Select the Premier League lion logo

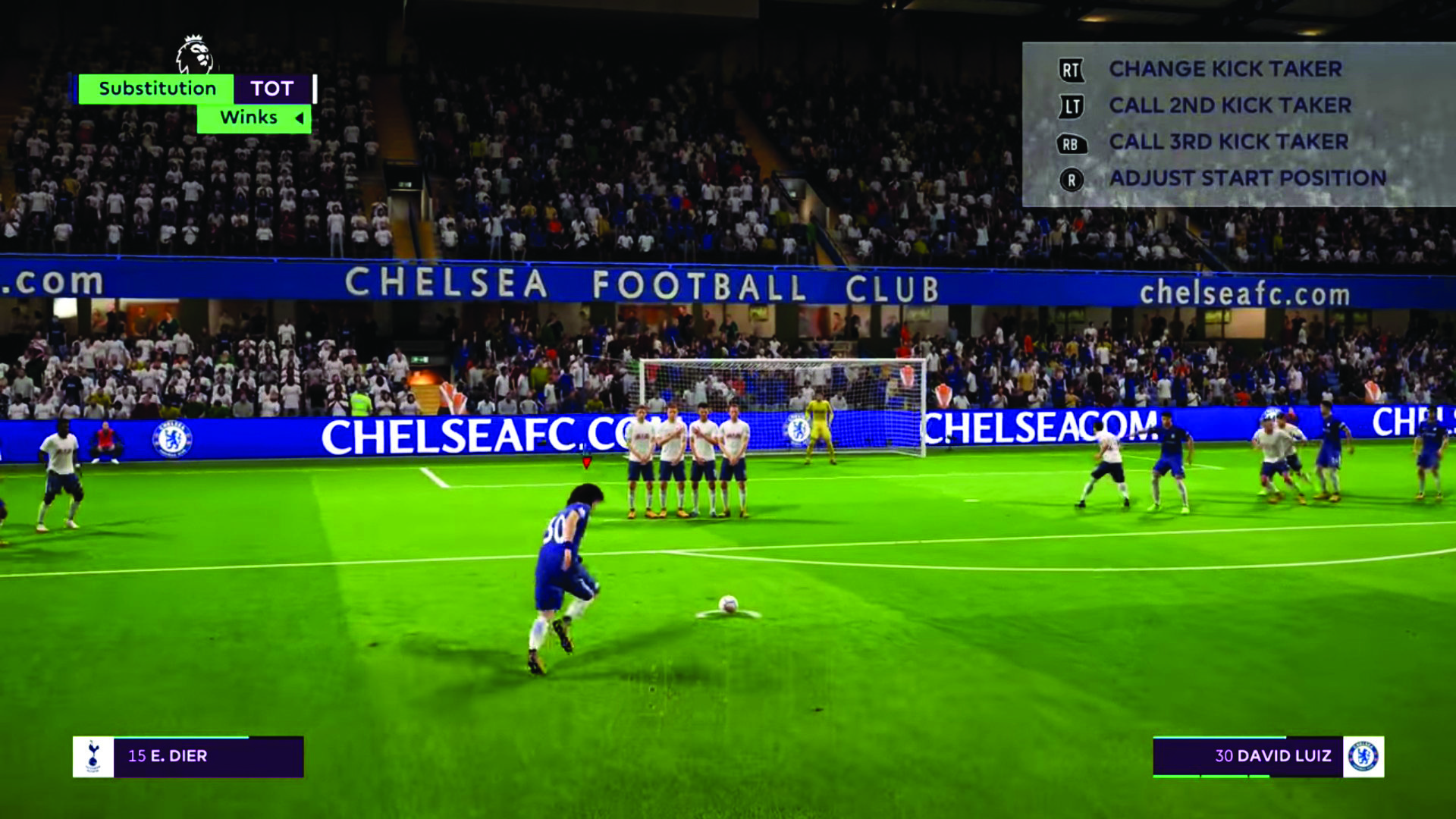(193, 53)
